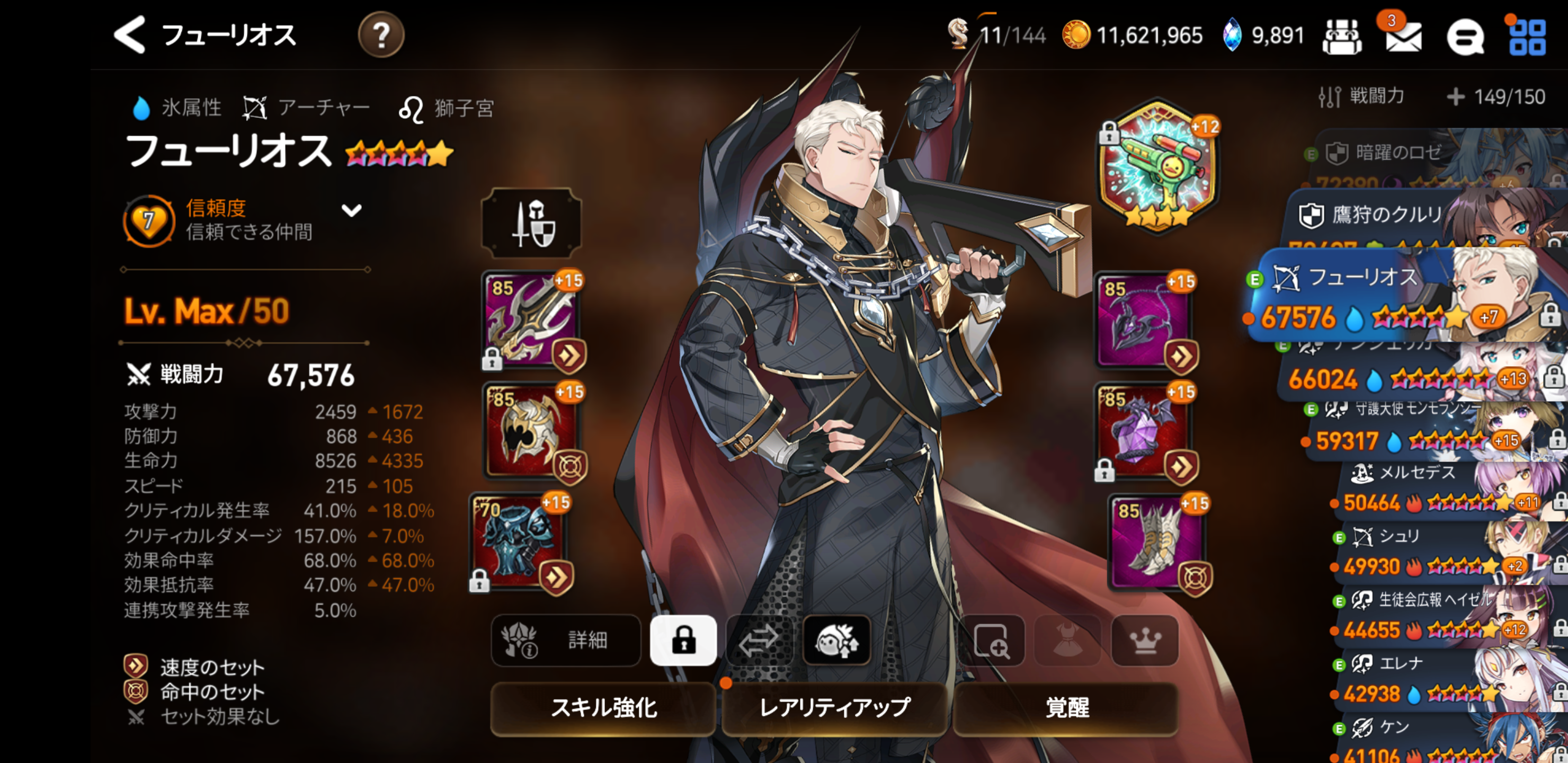Open the mail envelope inbox
The height and width of the screenshot is (763, 1568).
[x=1403, y=36]
